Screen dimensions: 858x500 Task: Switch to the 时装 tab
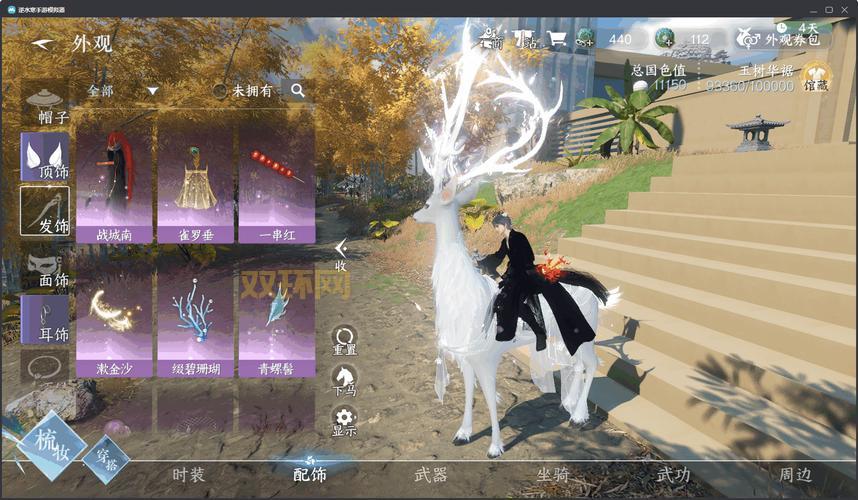click(188, 475)
